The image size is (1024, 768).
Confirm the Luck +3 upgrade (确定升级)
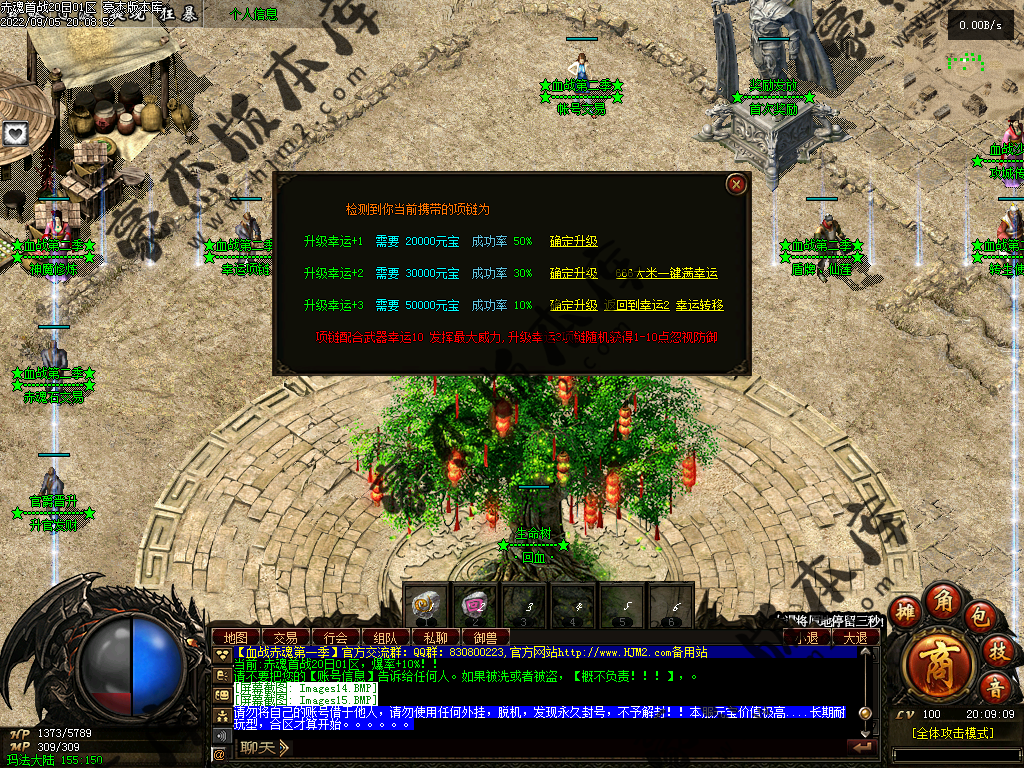pyautogui.click(x=573, y=305)
